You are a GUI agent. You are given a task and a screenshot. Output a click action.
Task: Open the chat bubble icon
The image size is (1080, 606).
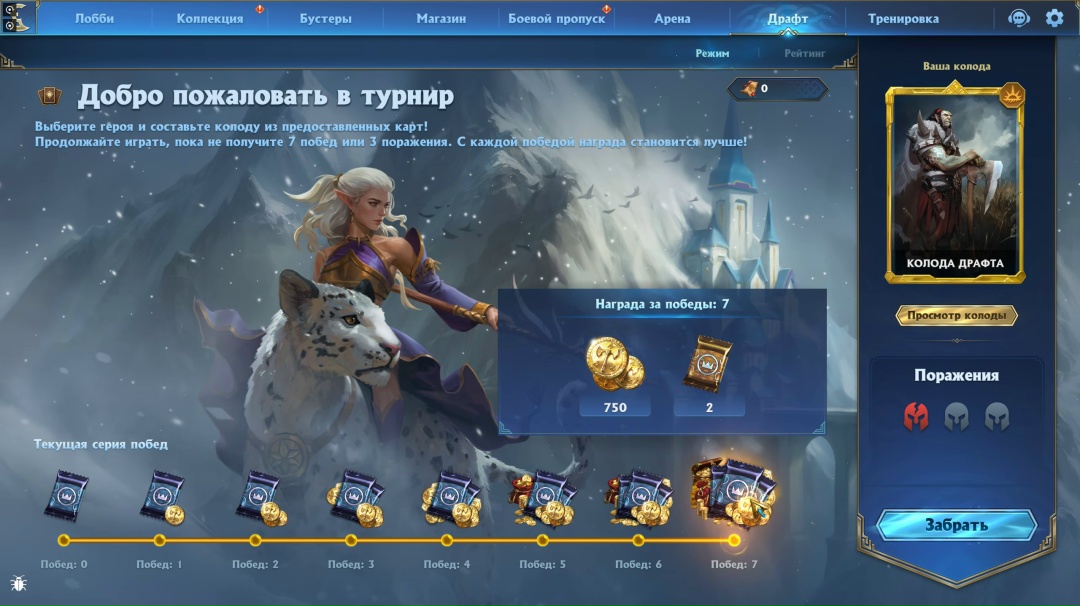[1018, 18]
